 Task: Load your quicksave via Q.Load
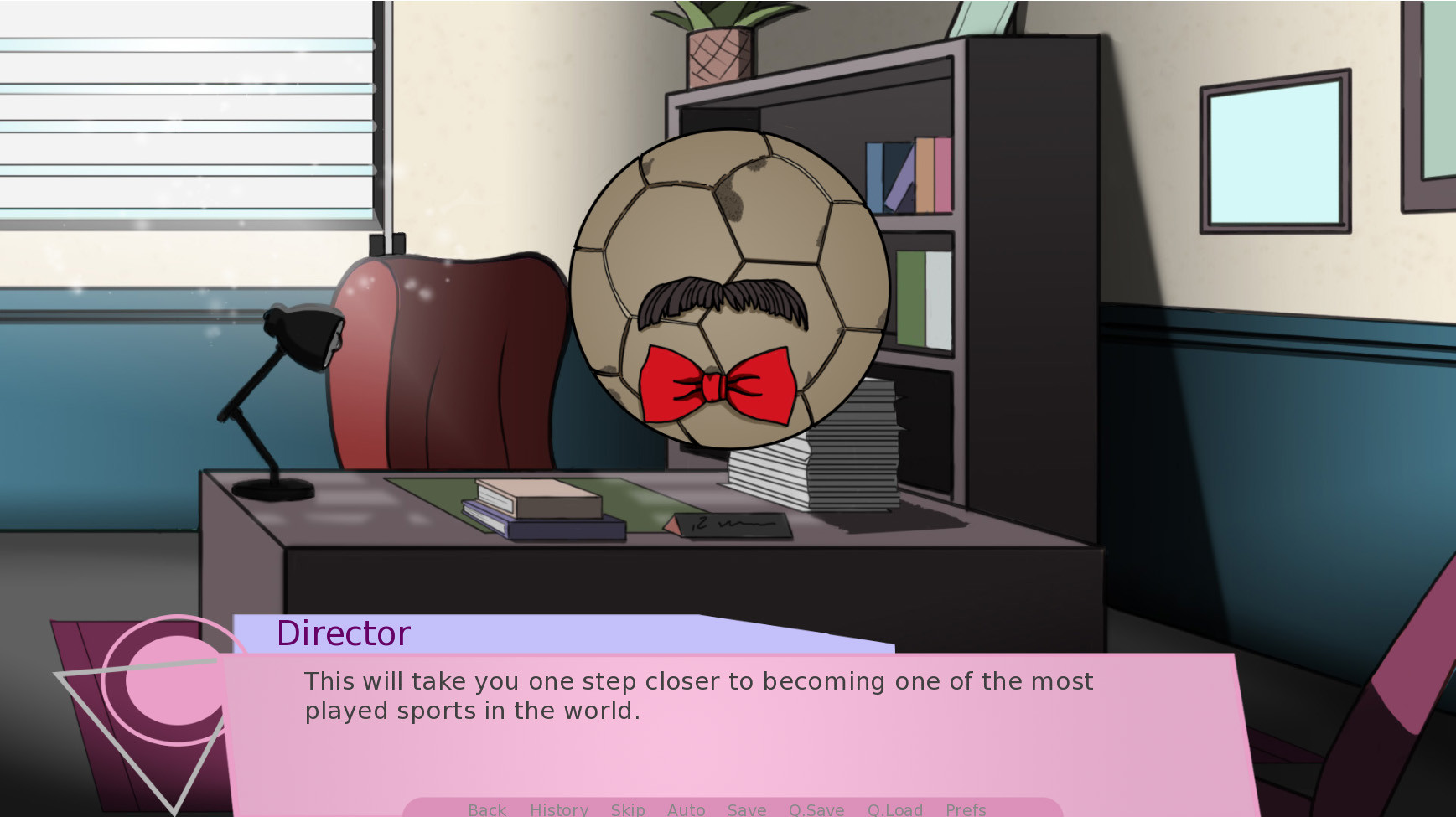coord(894,809)
